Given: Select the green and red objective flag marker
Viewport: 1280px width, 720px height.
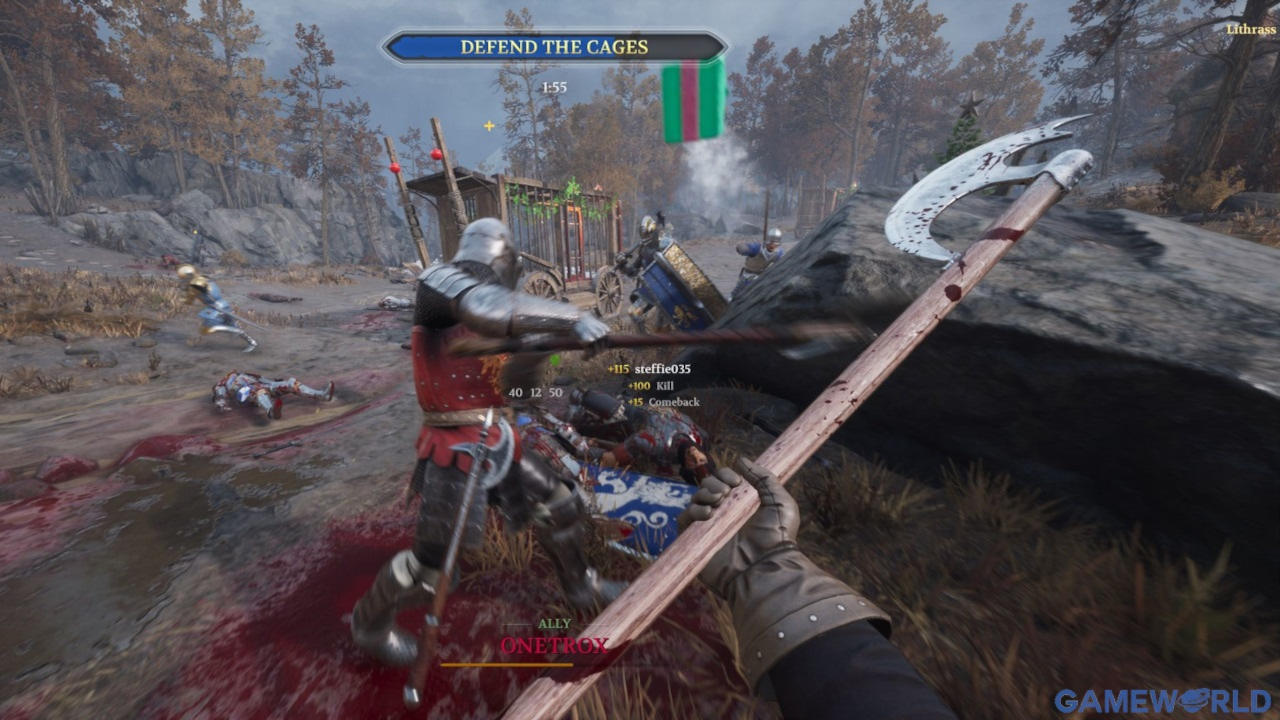Looking at the screenshot, I should pyautogui.click(x=694, y=100).
